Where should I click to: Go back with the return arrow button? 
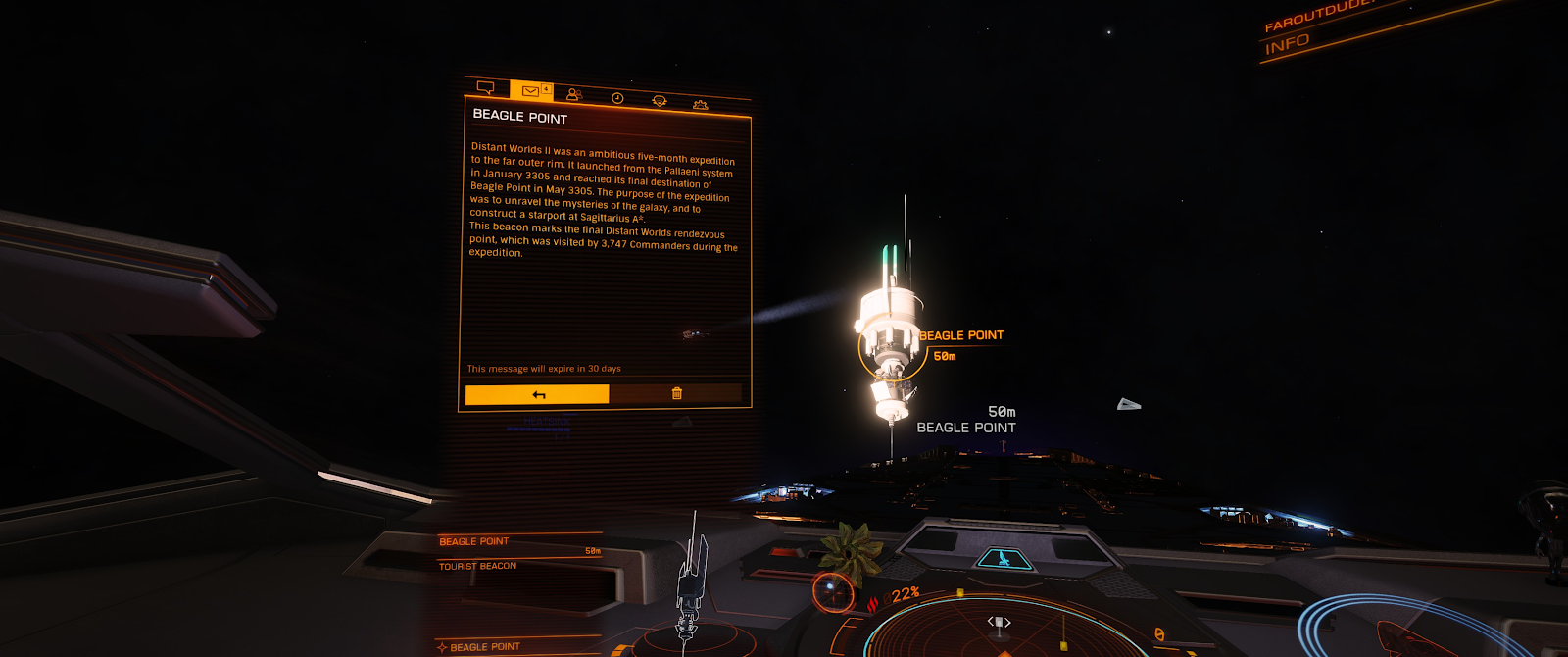[x=537, y=394]
